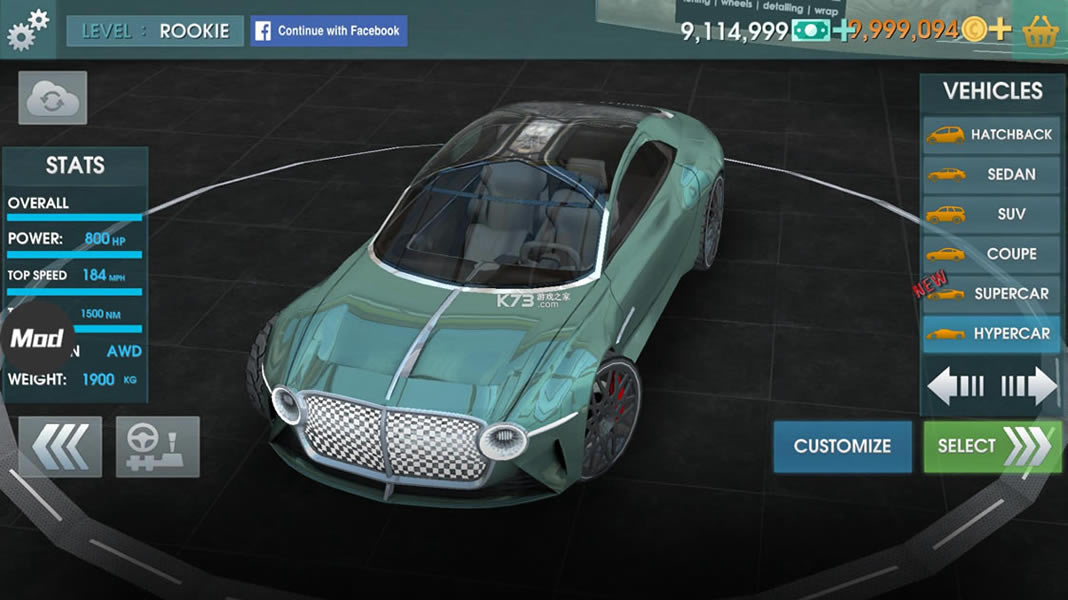Choose the Hatchback vehicle category

click(x=991, y=134)
